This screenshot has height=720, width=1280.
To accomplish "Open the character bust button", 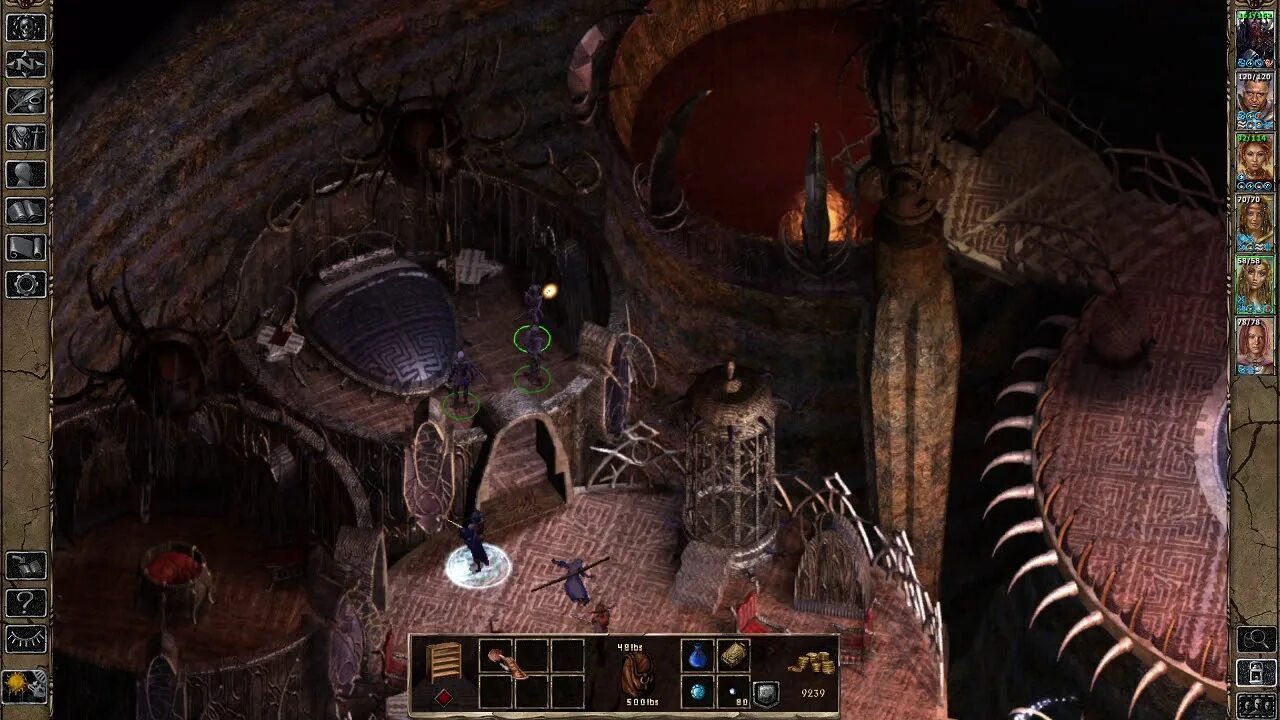I will [26, 174].
